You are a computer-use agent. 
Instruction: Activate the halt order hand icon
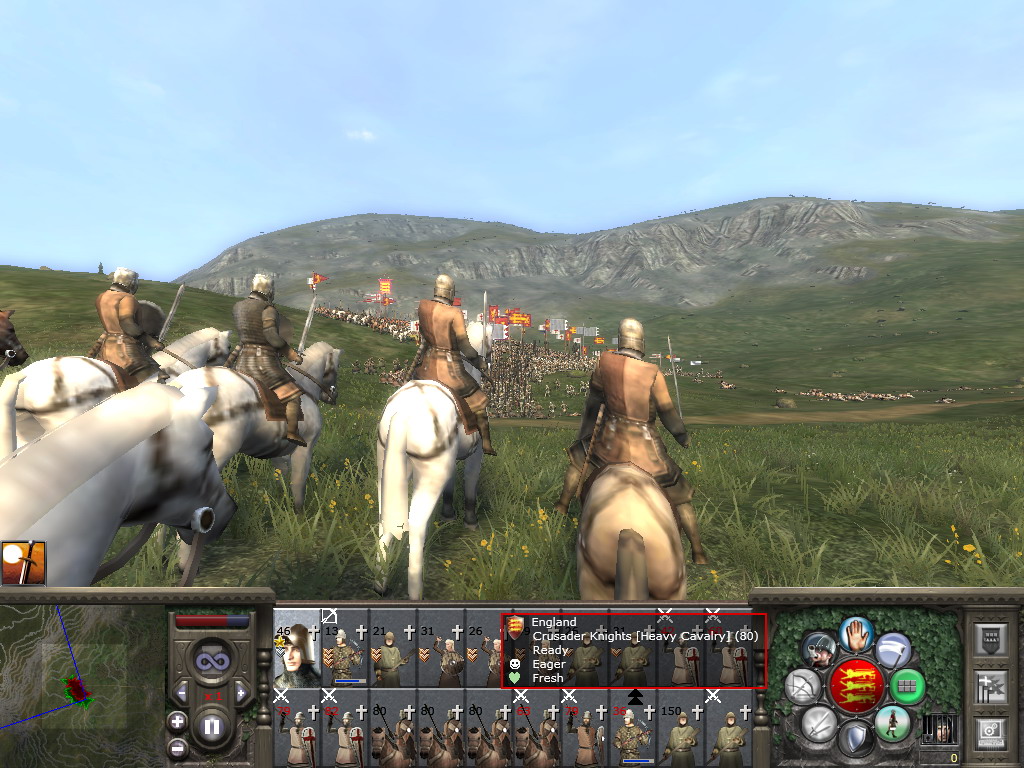(x=856, y=633)
